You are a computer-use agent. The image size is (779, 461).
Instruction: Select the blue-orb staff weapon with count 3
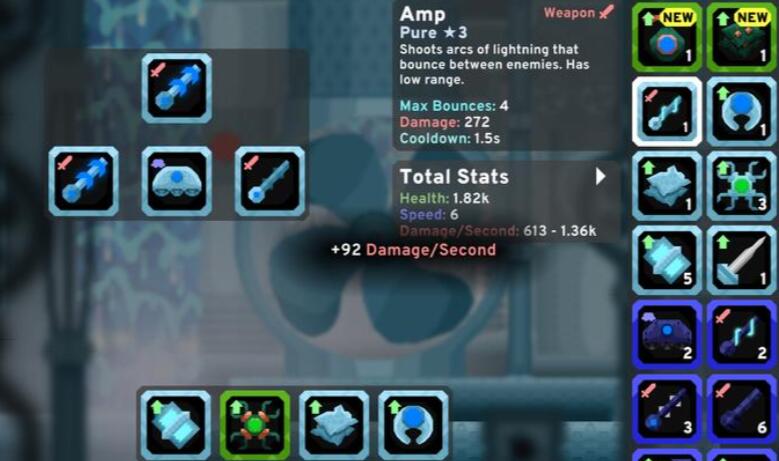pyautogui.click(x=666, y=408)
